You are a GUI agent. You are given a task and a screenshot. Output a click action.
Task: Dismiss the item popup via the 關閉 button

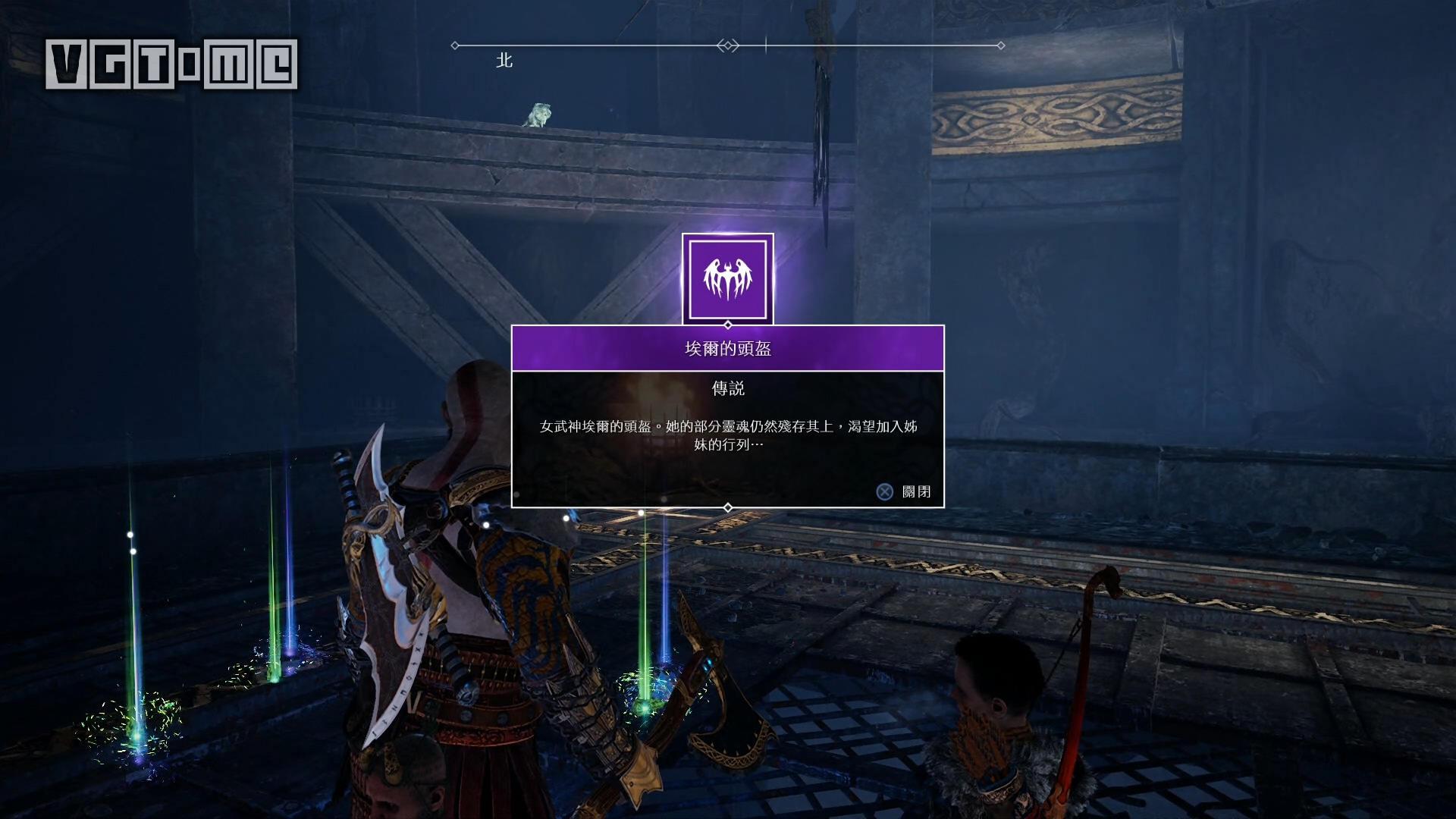[918, 491]
